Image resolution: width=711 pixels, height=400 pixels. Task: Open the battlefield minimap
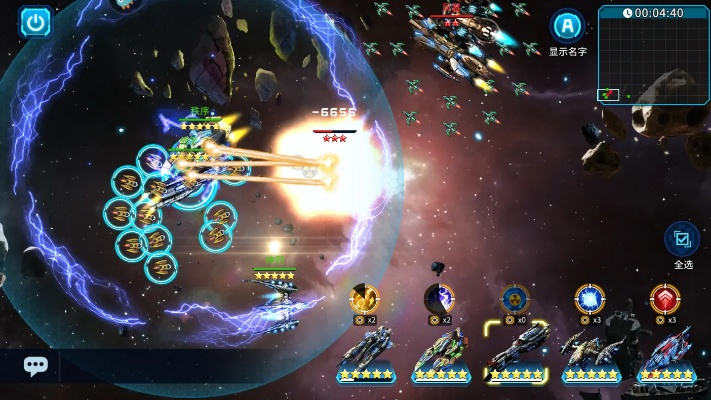[x=653, y=54]
